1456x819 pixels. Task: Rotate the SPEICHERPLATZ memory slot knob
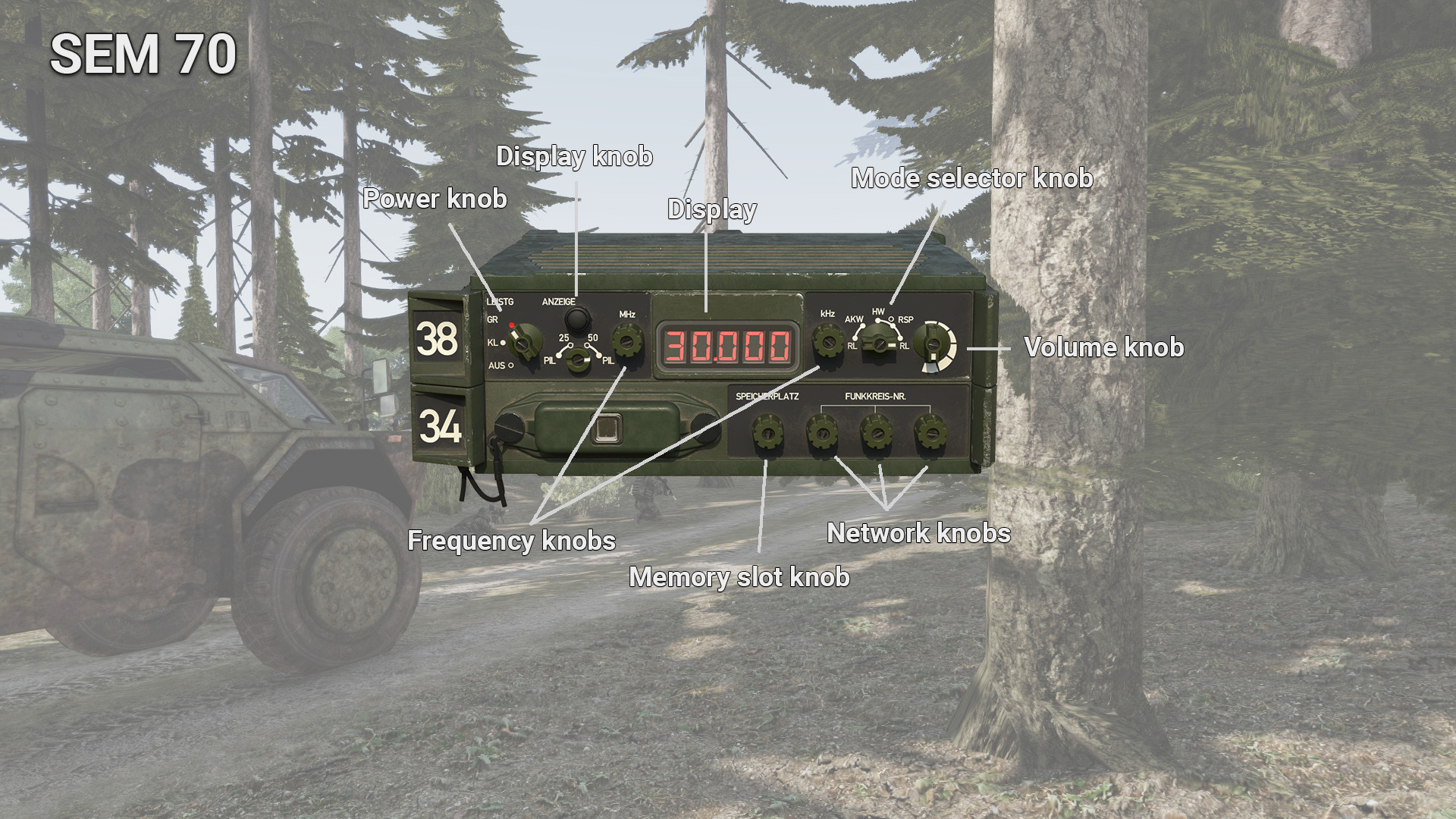[x=767, y=434]
